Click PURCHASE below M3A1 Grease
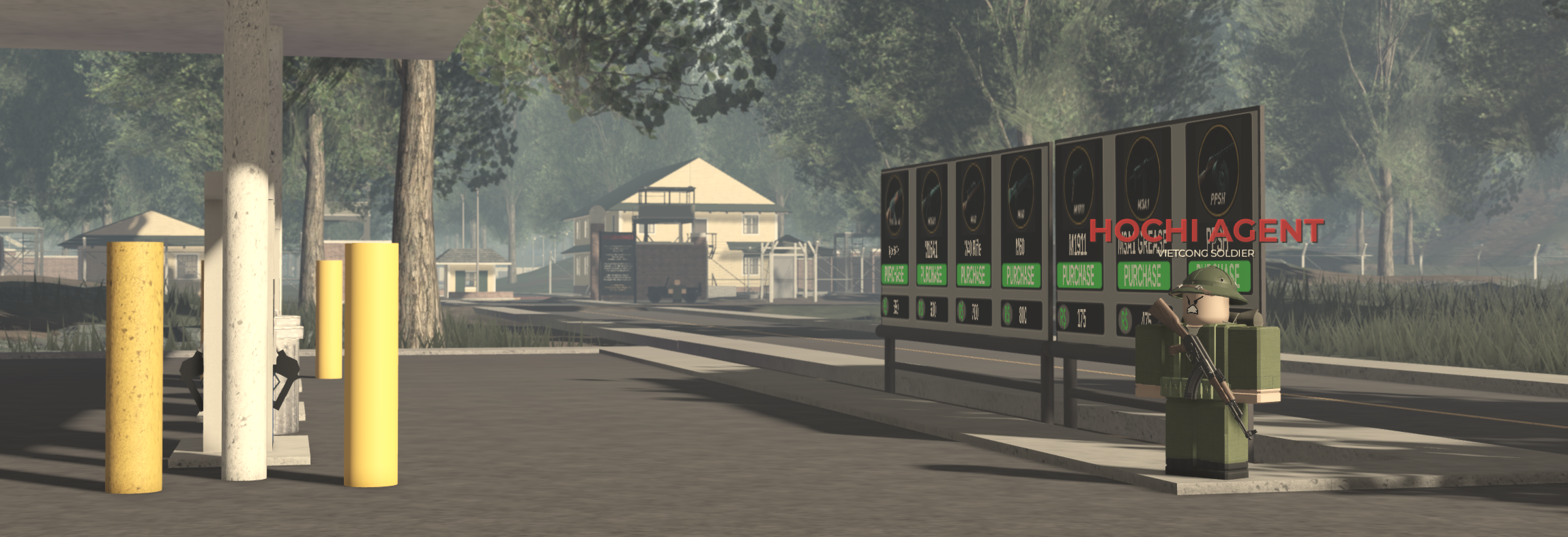The image size is (1568, 537). (x=1144, y=274)
